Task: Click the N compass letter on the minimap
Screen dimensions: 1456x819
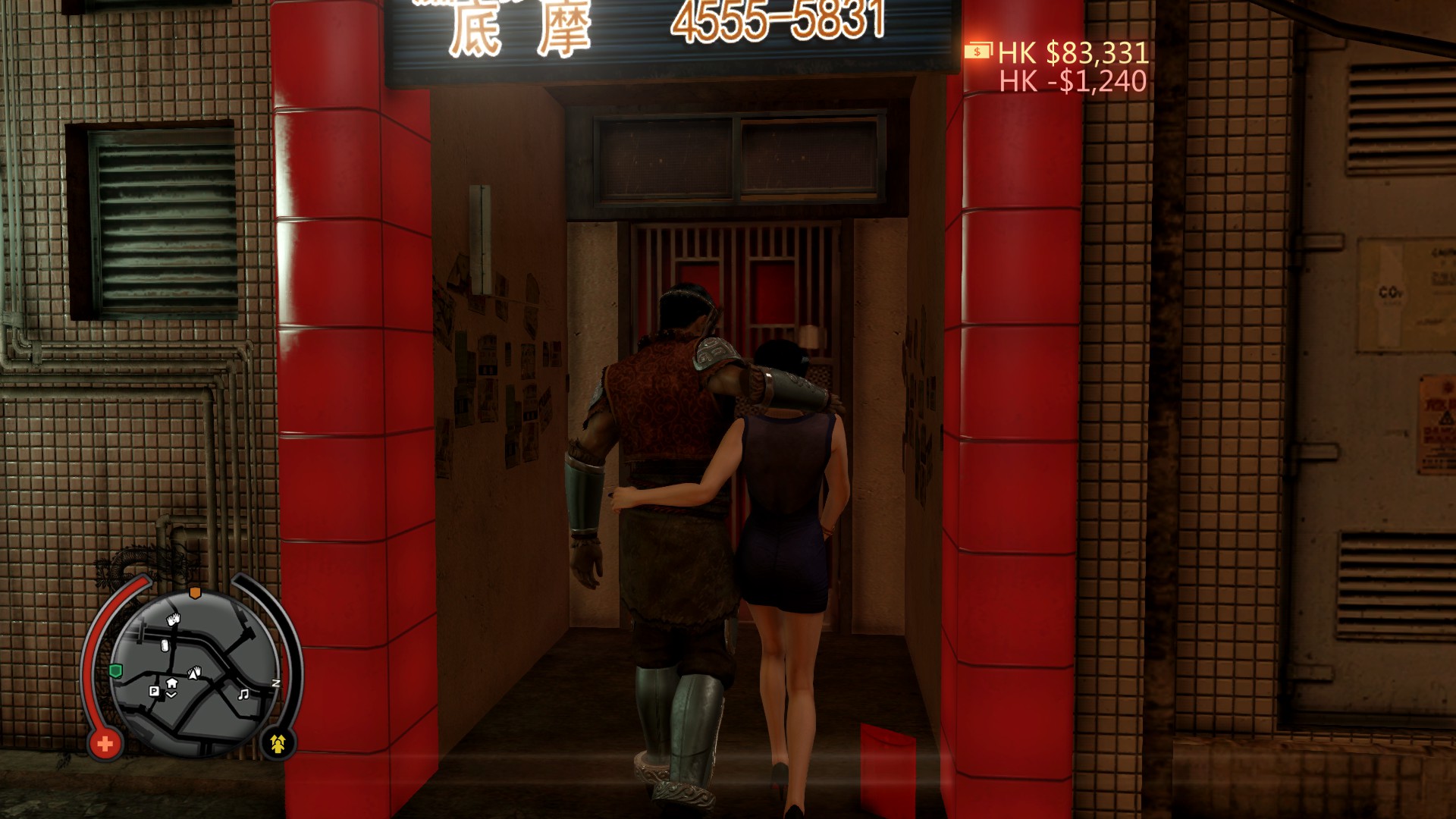Action: (276, 683)
